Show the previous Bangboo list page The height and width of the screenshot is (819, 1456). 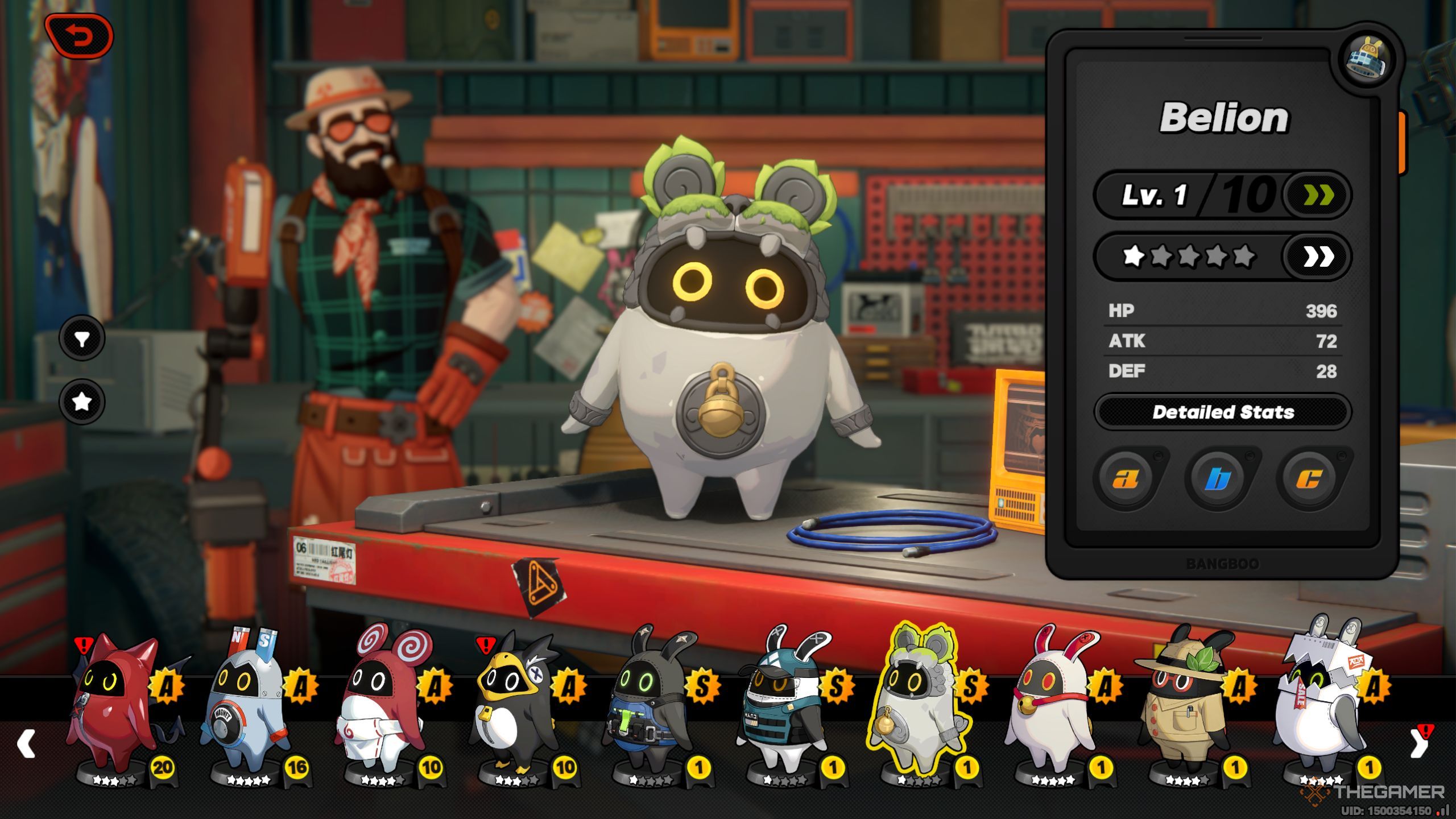click(26, 744)
